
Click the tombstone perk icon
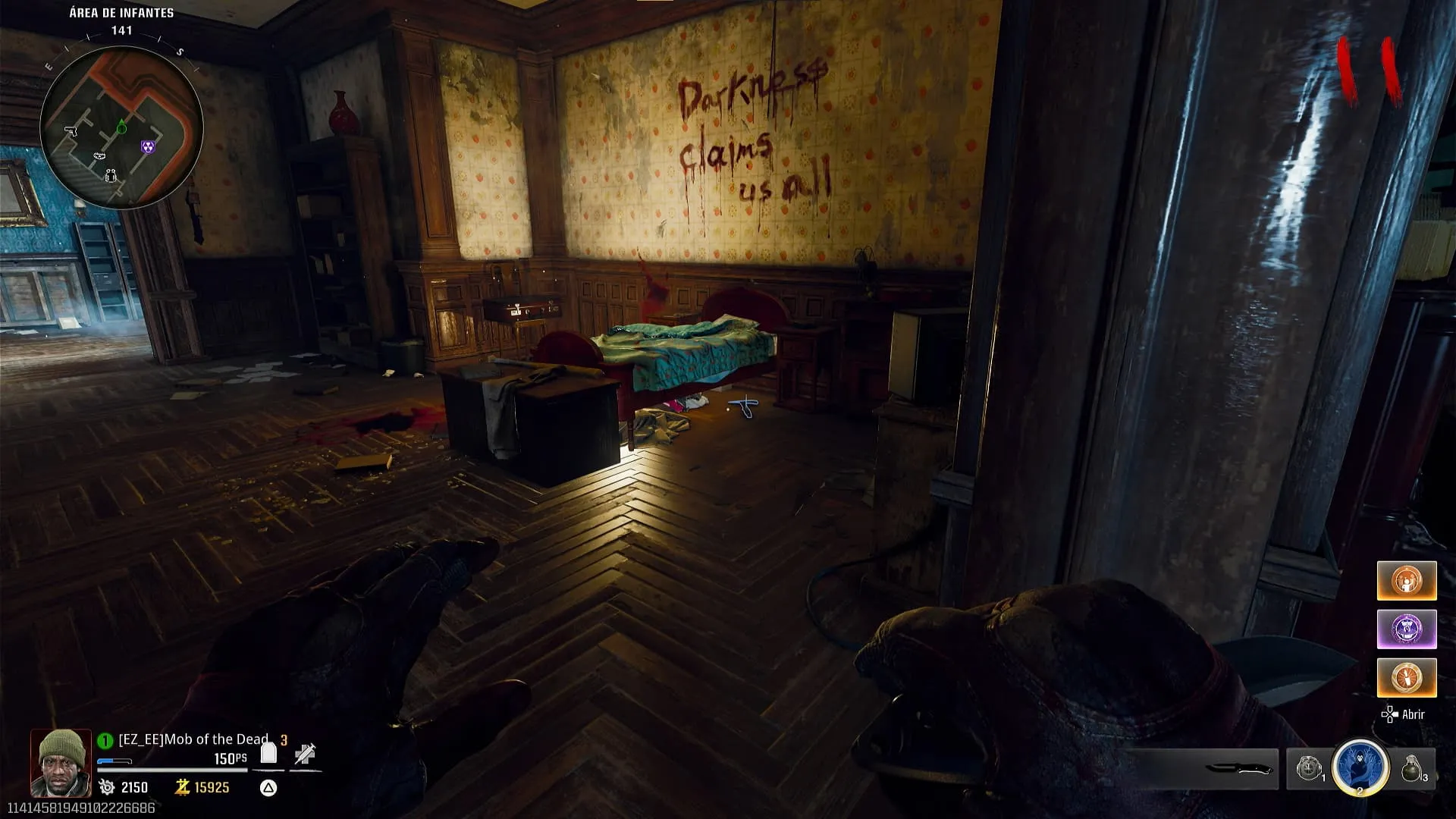click(x=268, y=752)
